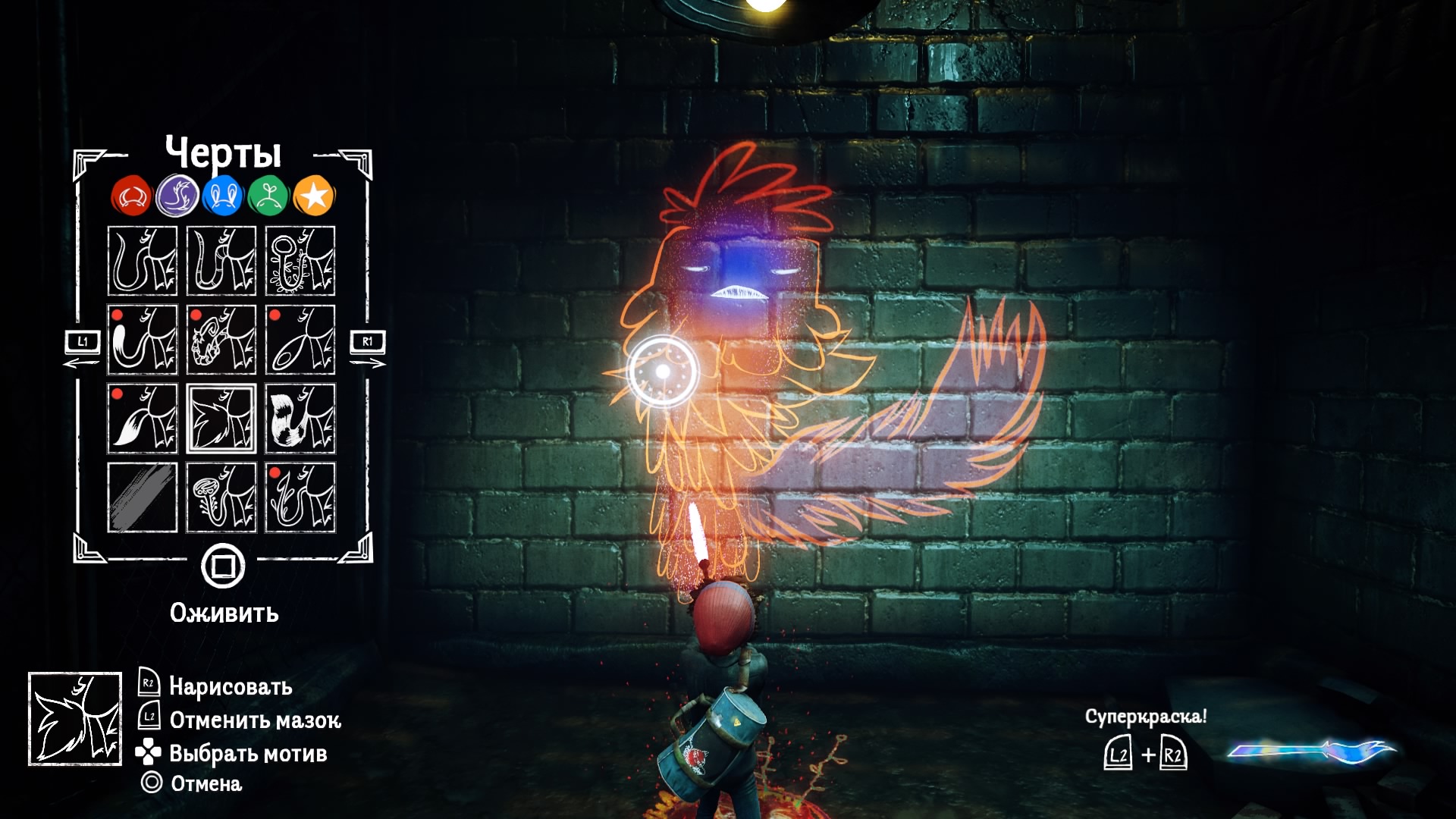
Task: Switch to the green sprout category tab
Action: 268,196
